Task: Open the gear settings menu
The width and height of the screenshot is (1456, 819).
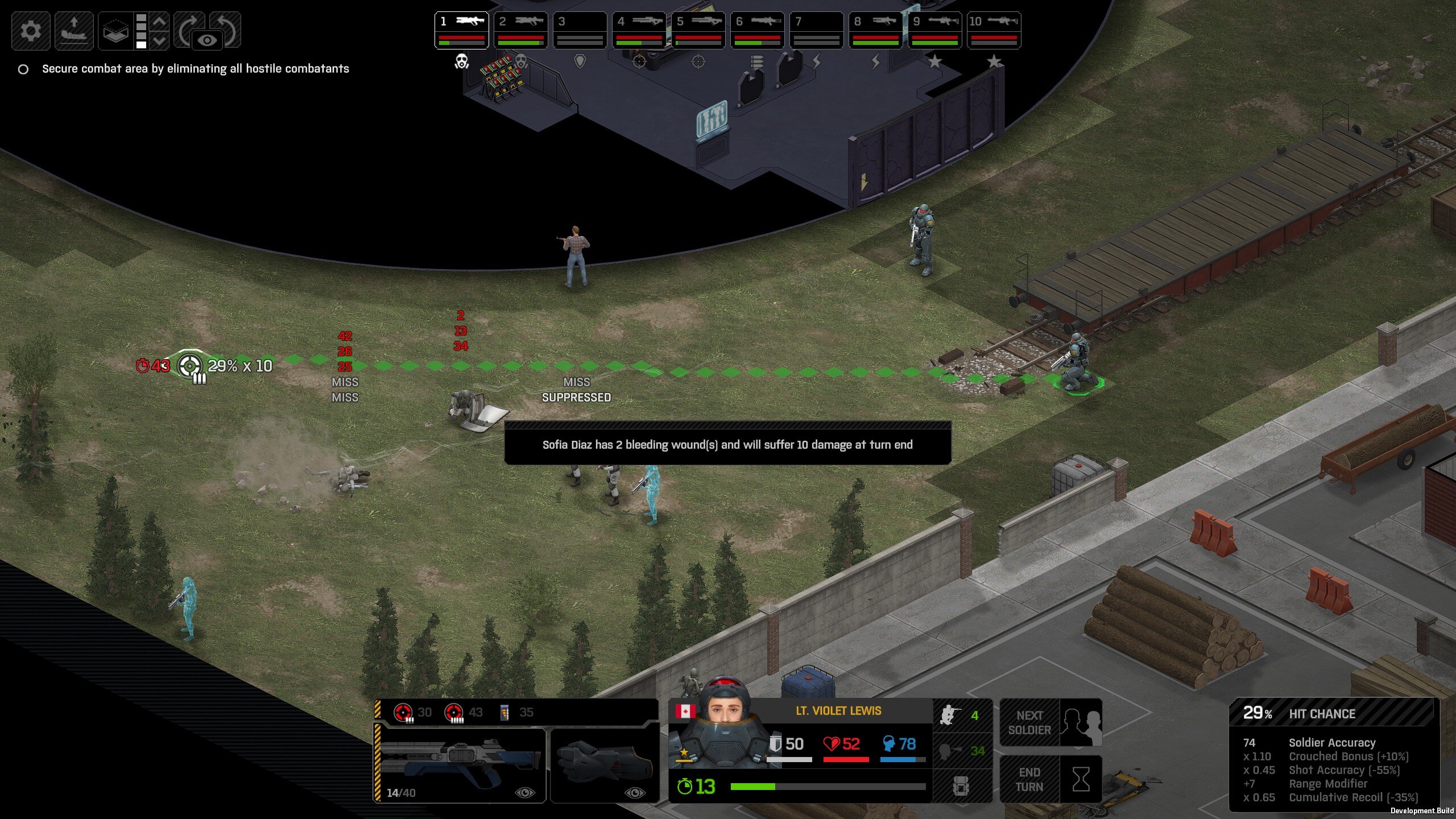Action: pos(31,30)
